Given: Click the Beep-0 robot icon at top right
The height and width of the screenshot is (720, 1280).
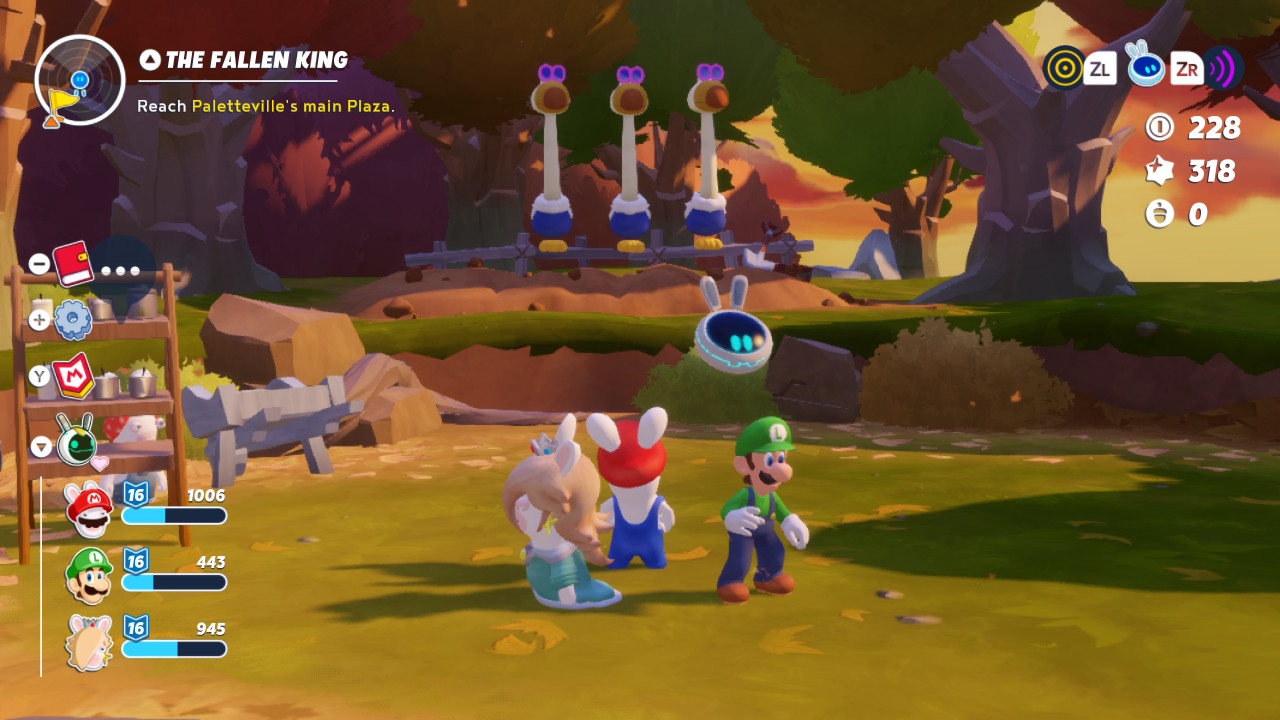Looking at the screenshot, I should pos(1145,66).
